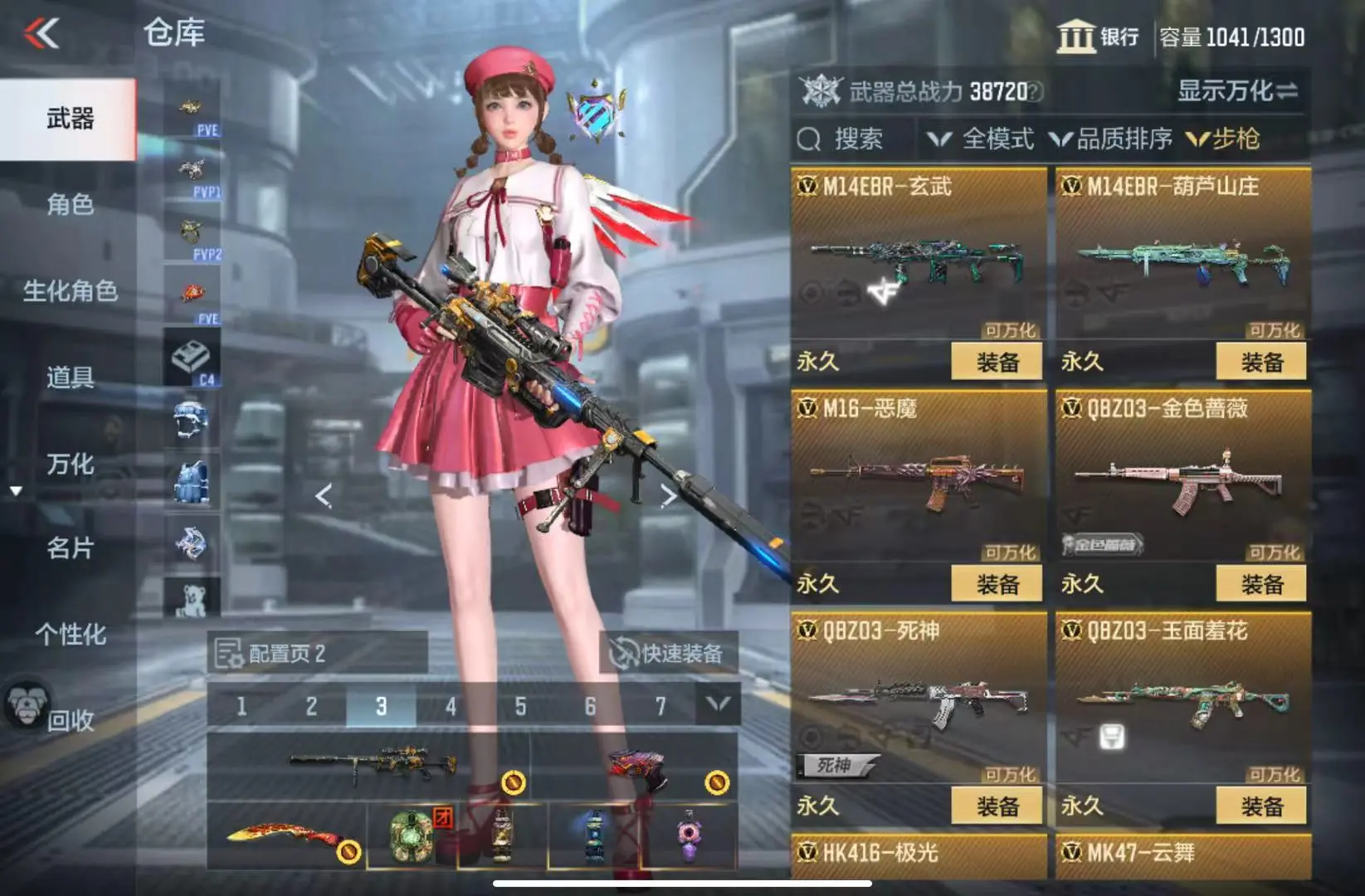Switch to the 个性化 tab
This screenshot has width=1365, height=896.
click(70, 635)
